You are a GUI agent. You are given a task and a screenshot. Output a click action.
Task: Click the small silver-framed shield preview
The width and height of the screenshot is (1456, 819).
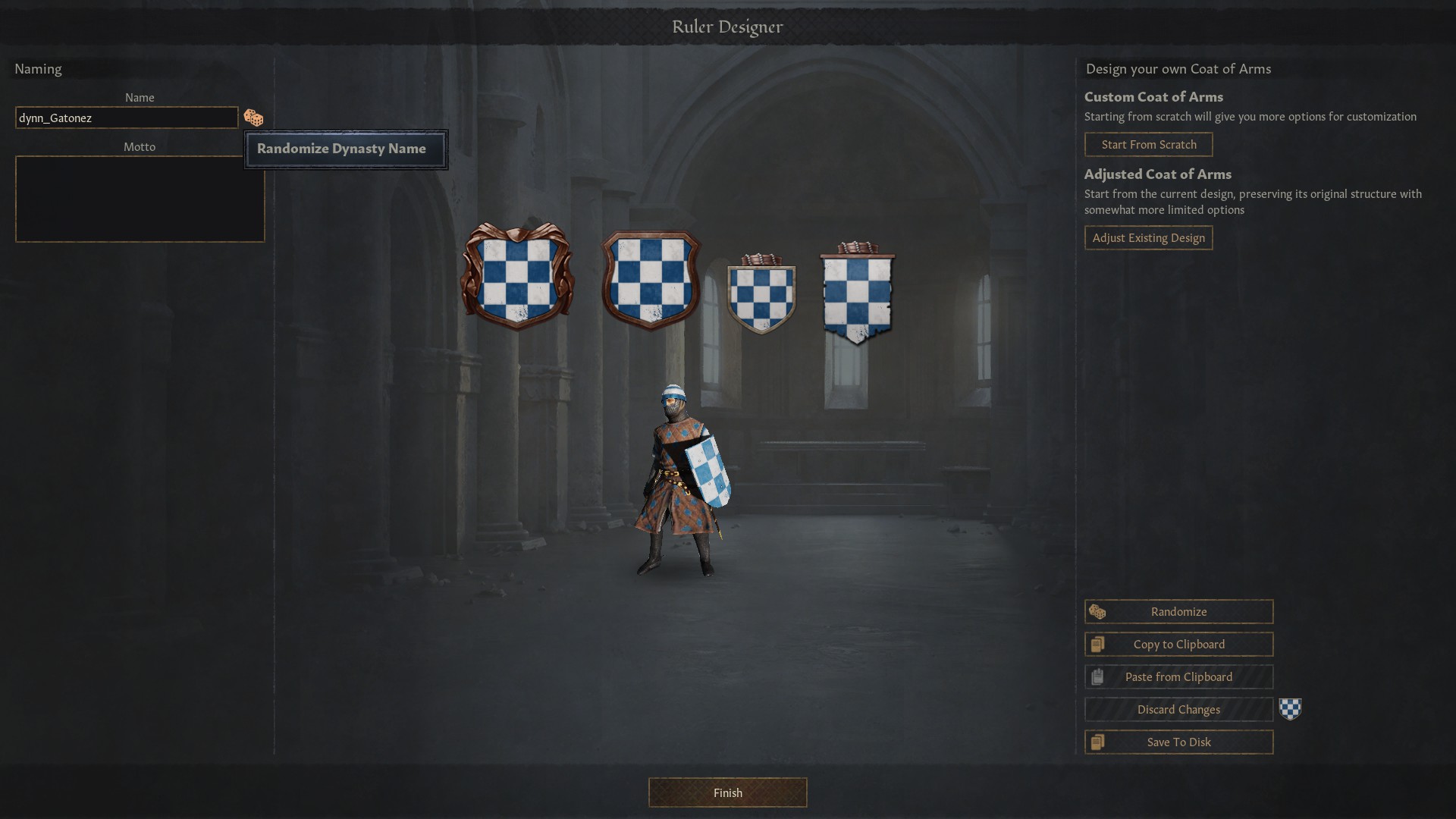761,296
